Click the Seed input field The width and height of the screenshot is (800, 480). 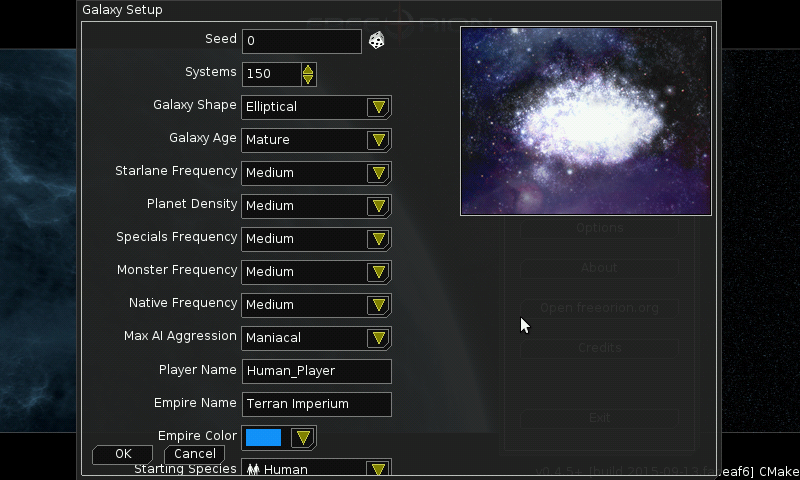[x=301, y=41]
